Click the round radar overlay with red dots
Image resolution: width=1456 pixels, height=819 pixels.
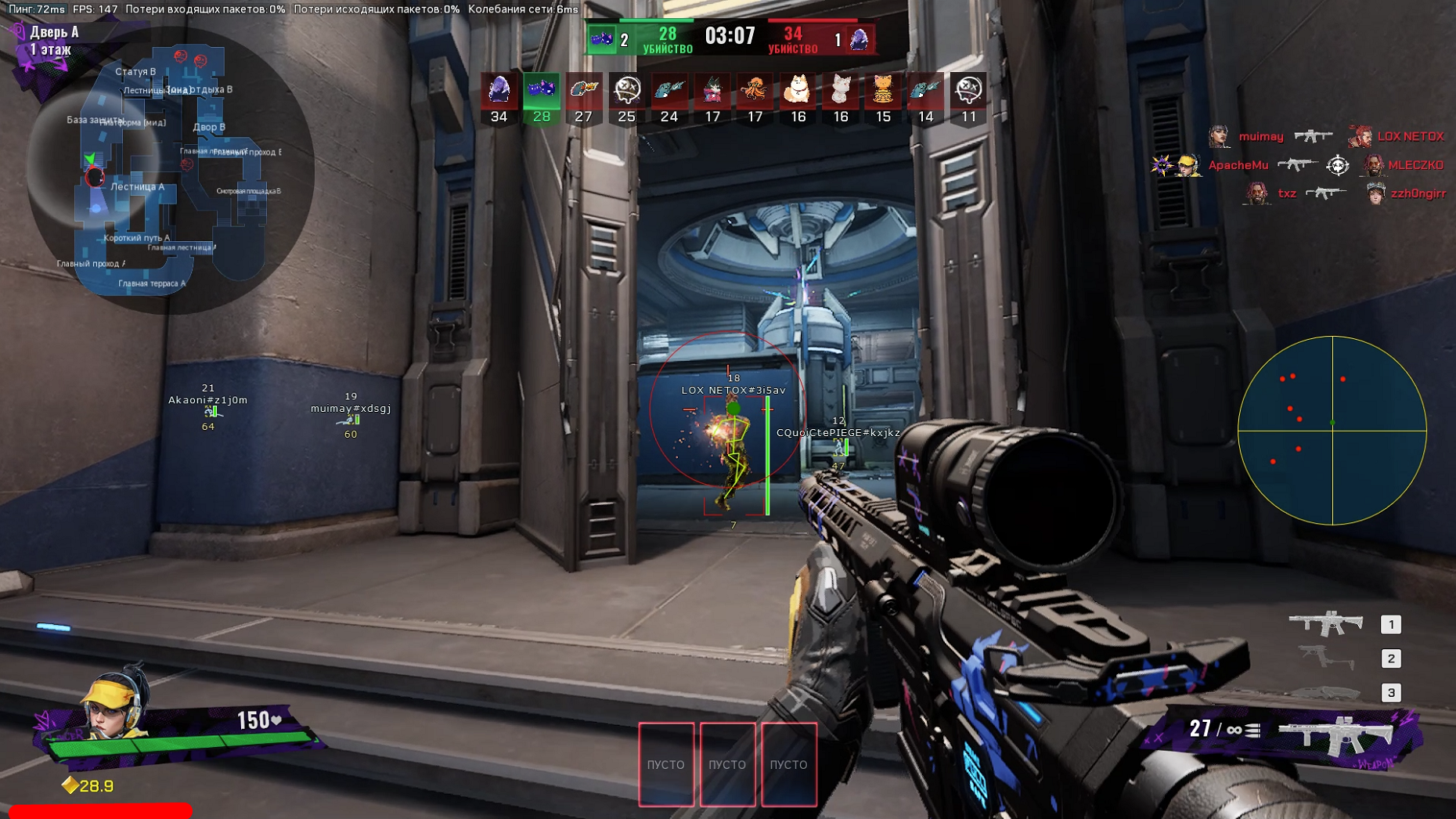tap(1332, 430)
